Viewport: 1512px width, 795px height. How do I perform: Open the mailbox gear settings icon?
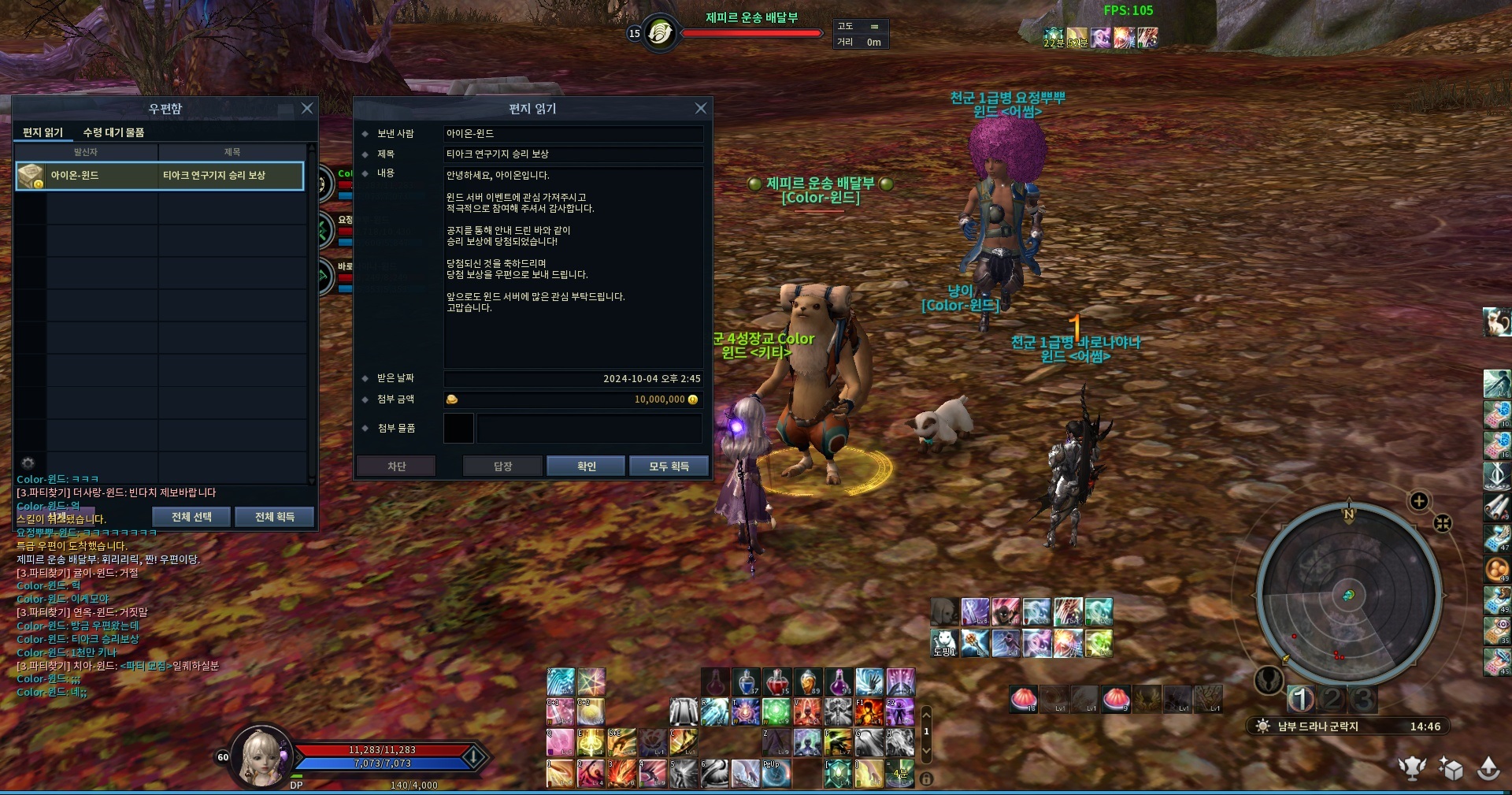click(28, 463)
